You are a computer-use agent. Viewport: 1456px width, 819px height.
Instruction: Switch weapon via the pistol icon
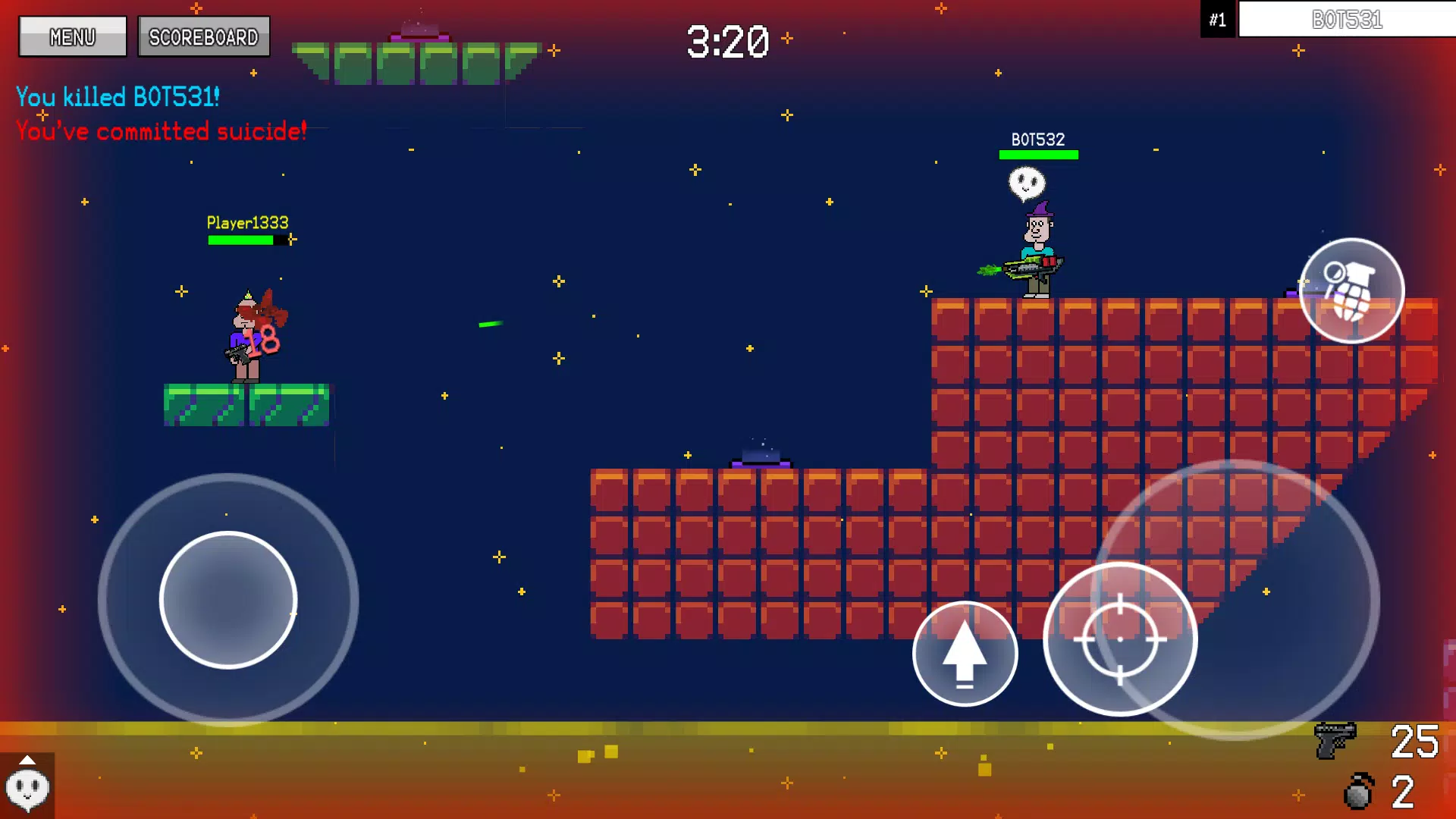1335,740
